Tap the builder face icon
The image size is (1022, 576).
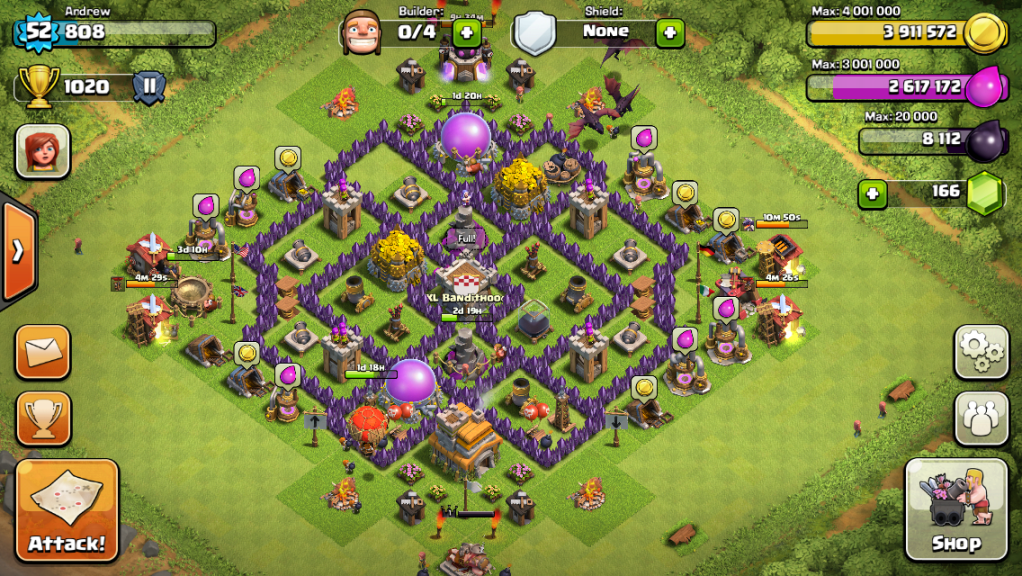click(x=362, y=32)
